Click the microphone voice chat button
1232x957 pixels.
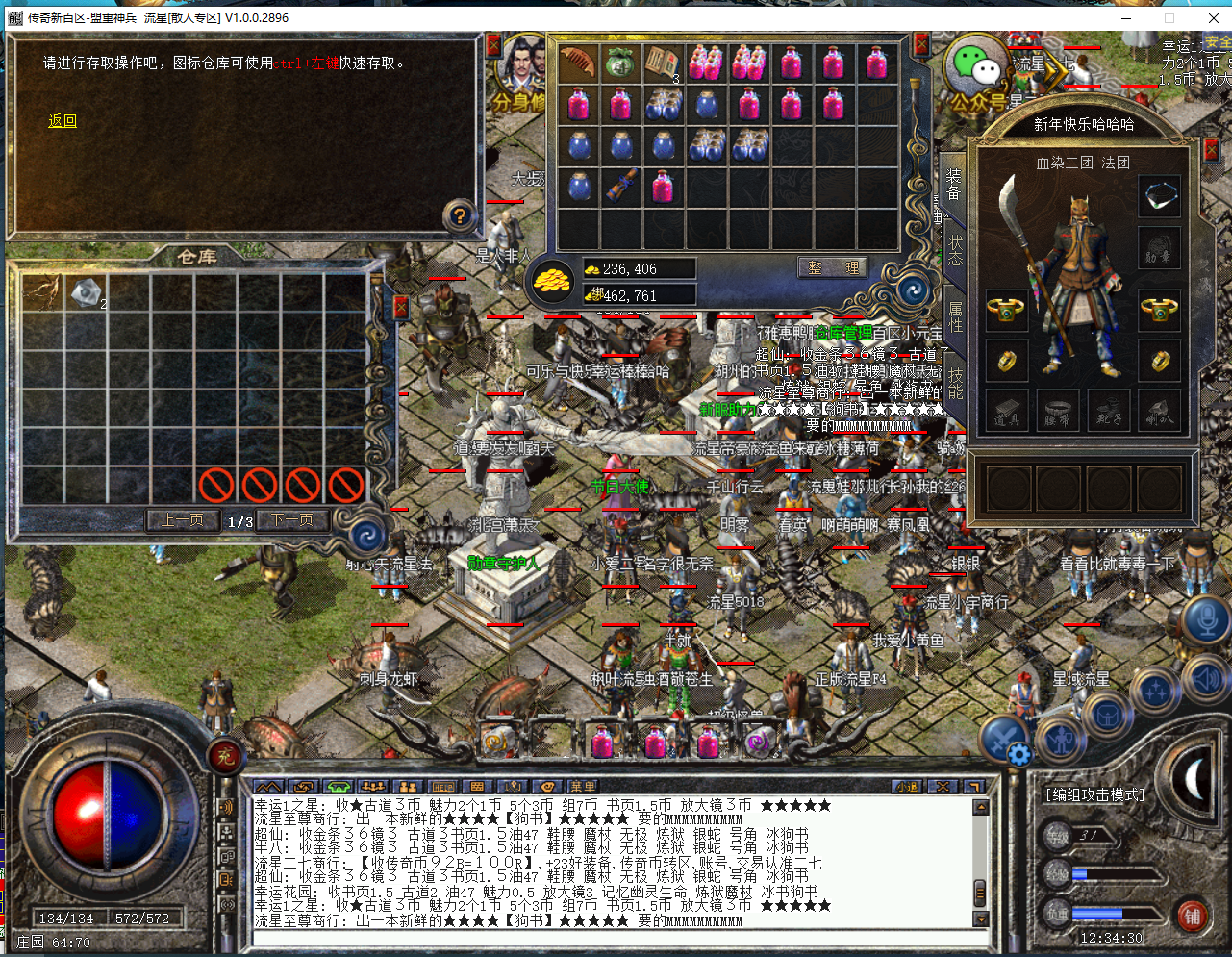tap(1206, 620)
